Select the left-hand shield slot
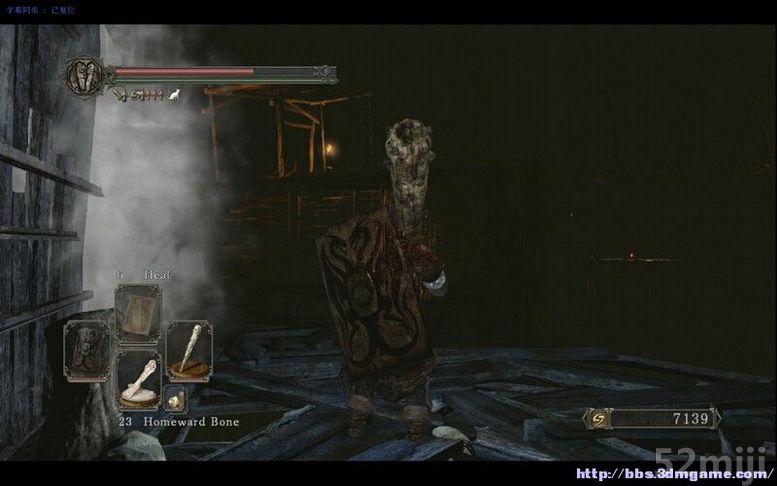Image resolution: width=777 pixels, height=486 pixels. click(x=87, y=350)
